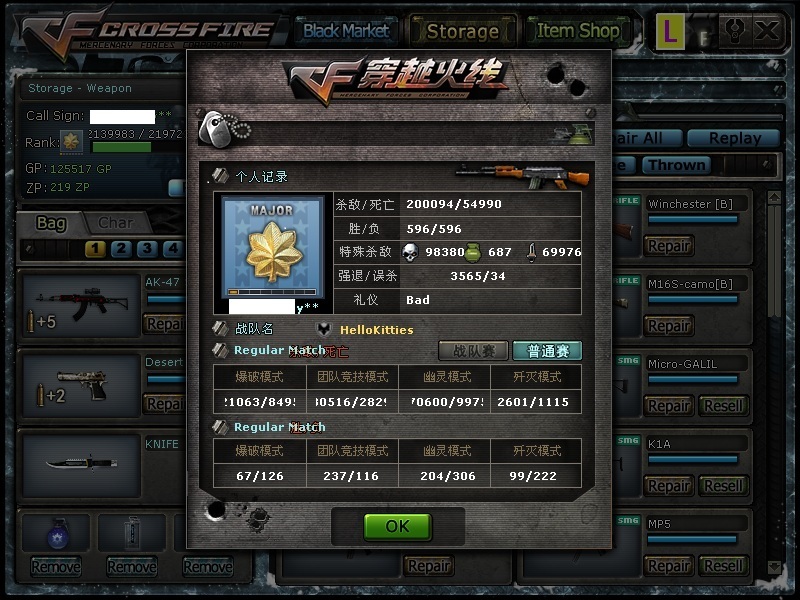Viewport: 800px width, 600px height.
Task: Open the Black Market
Action: coord(346,30)
